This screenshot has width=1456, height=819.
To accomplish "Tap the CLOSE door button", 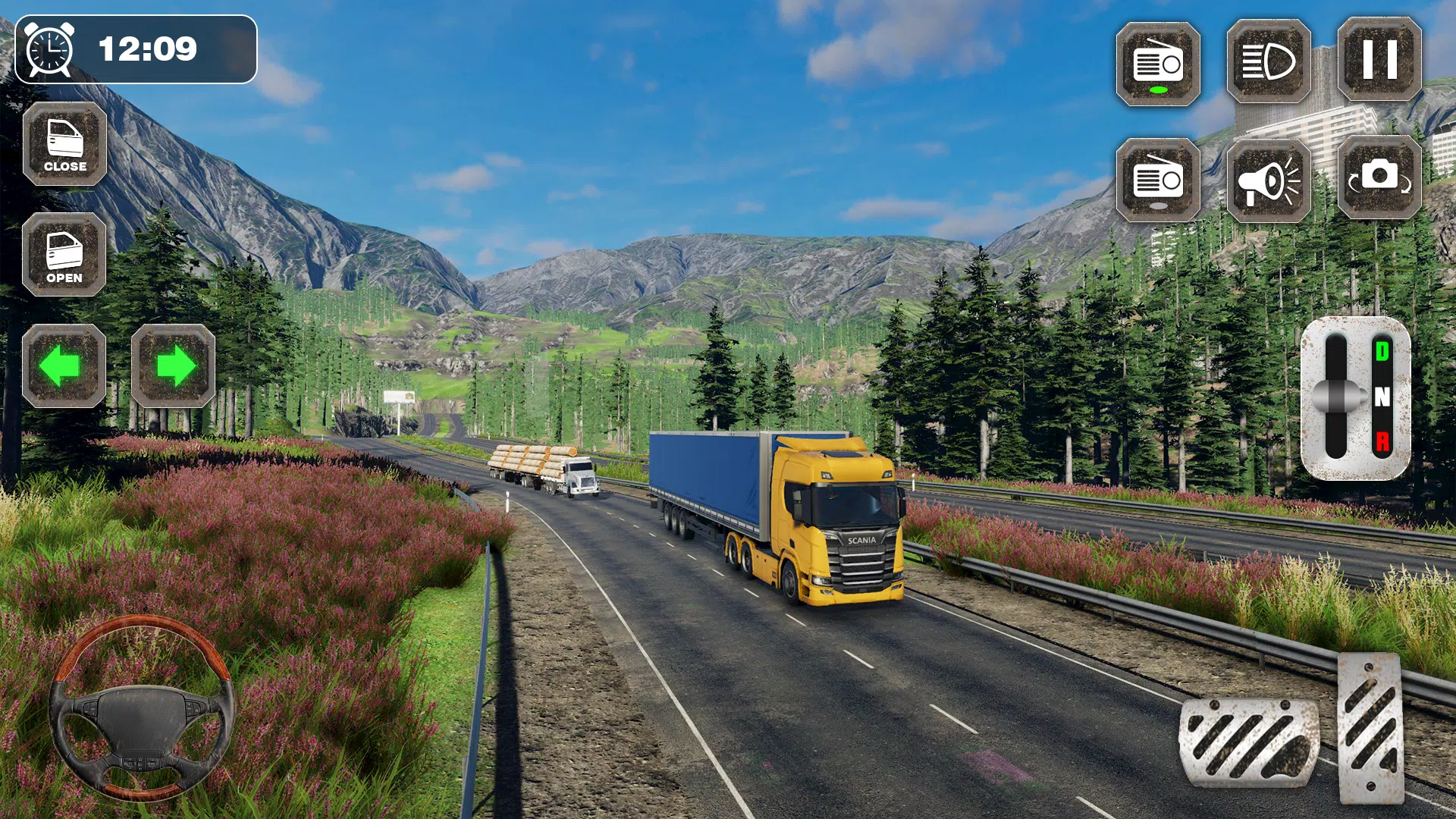I will coord(64,144).
